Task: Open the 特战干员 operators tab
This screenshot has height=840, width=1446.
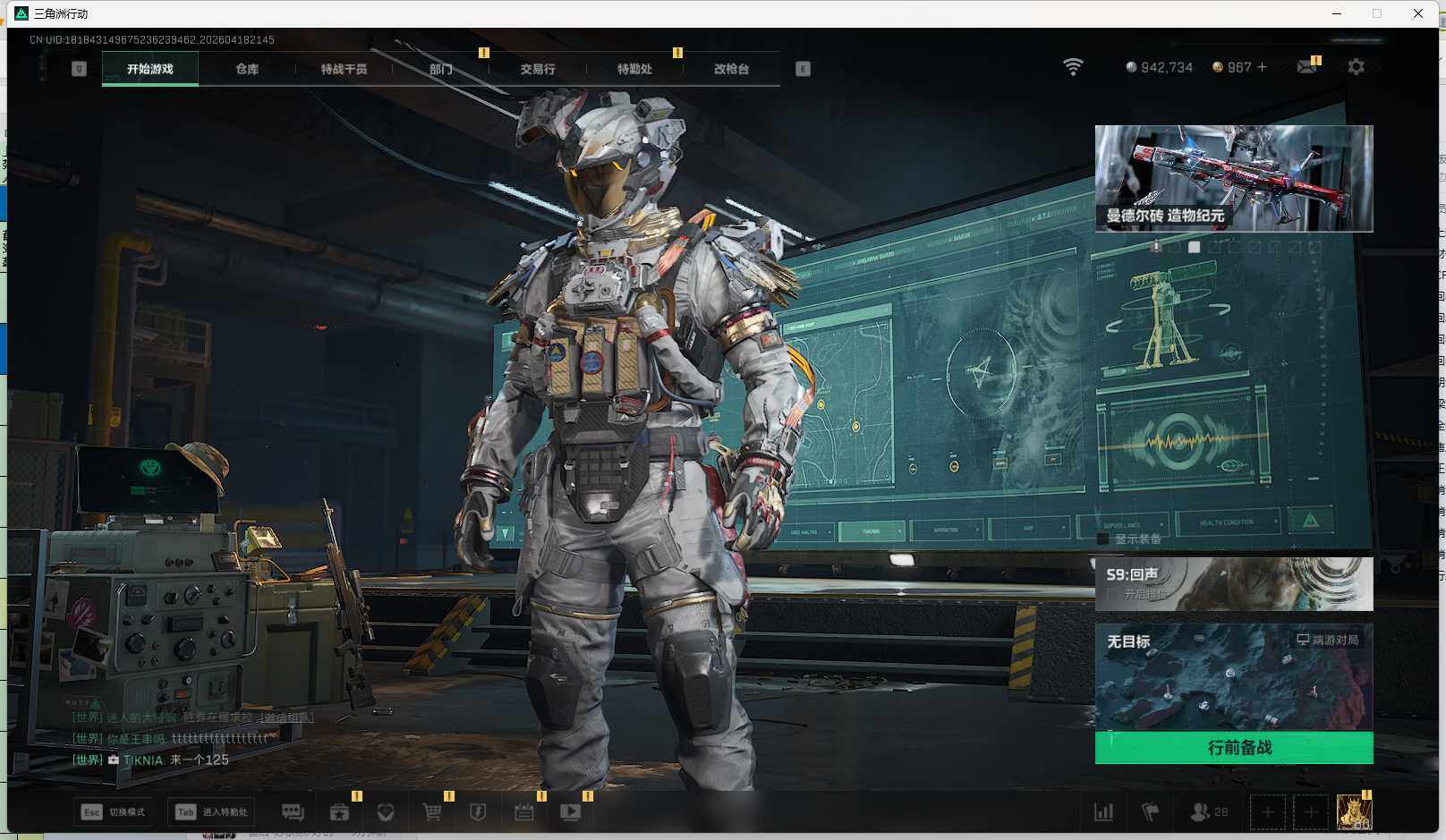Action: coord(344,69)
